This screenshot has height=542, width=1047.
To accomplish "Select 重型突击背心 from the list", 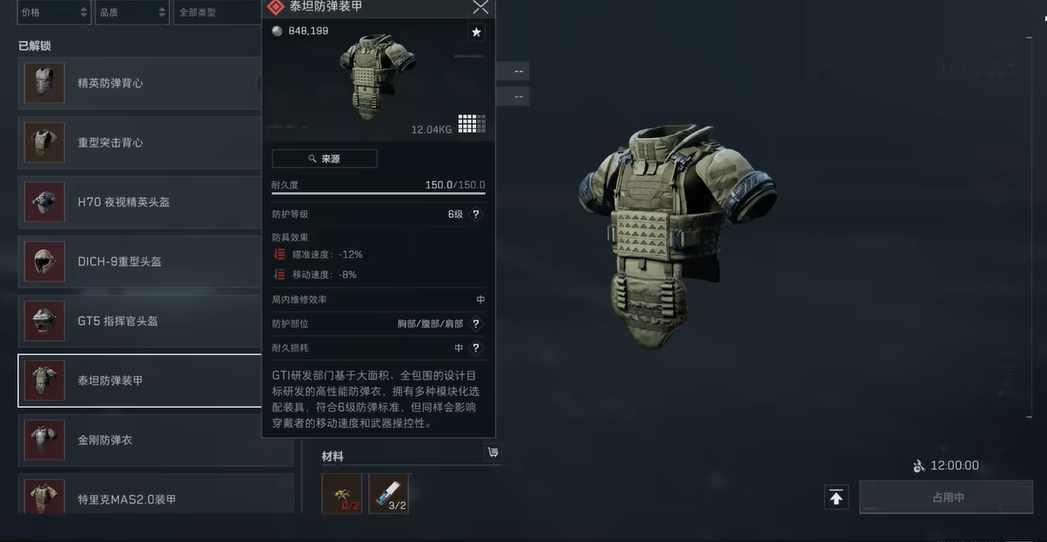I will coord(140,143).
